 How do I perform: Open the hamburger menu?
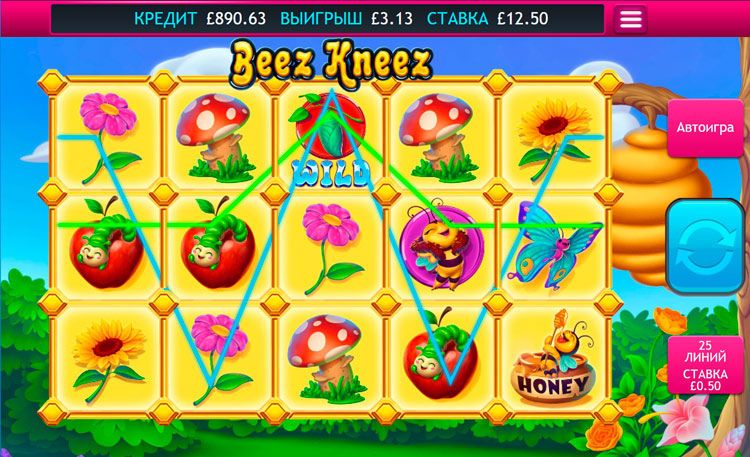point(630,19)
